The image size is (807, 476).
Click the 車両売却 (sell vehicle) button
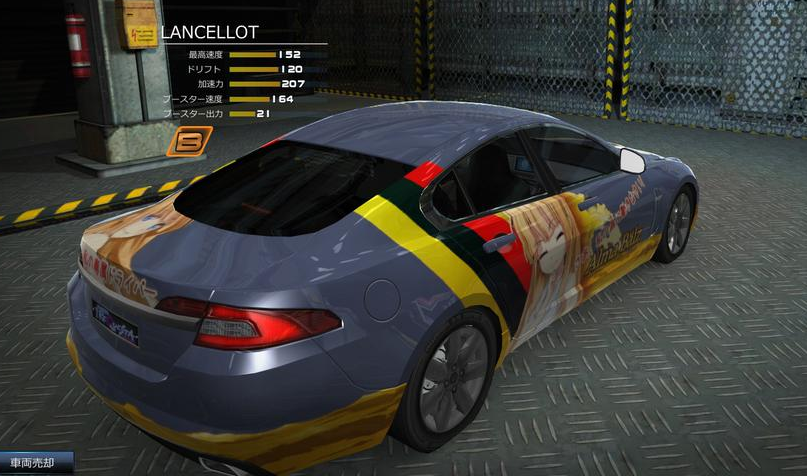tap(36, 463)
